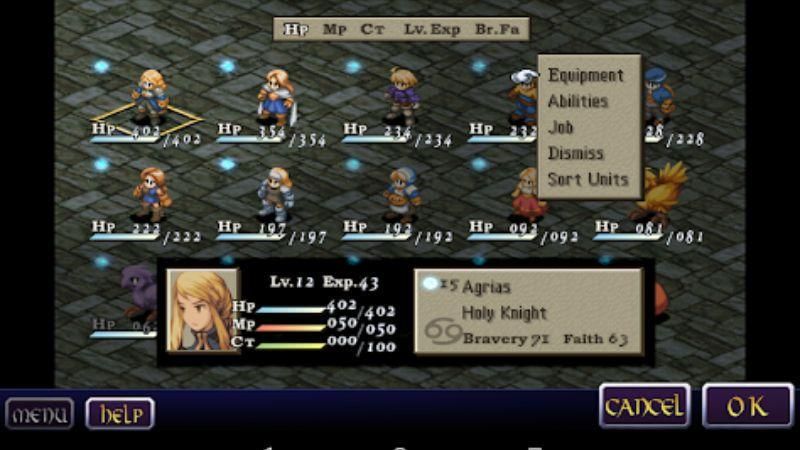Pick the unit with 222/222 HP
Viewport: 800px width, 450px height.
(150, 193)
